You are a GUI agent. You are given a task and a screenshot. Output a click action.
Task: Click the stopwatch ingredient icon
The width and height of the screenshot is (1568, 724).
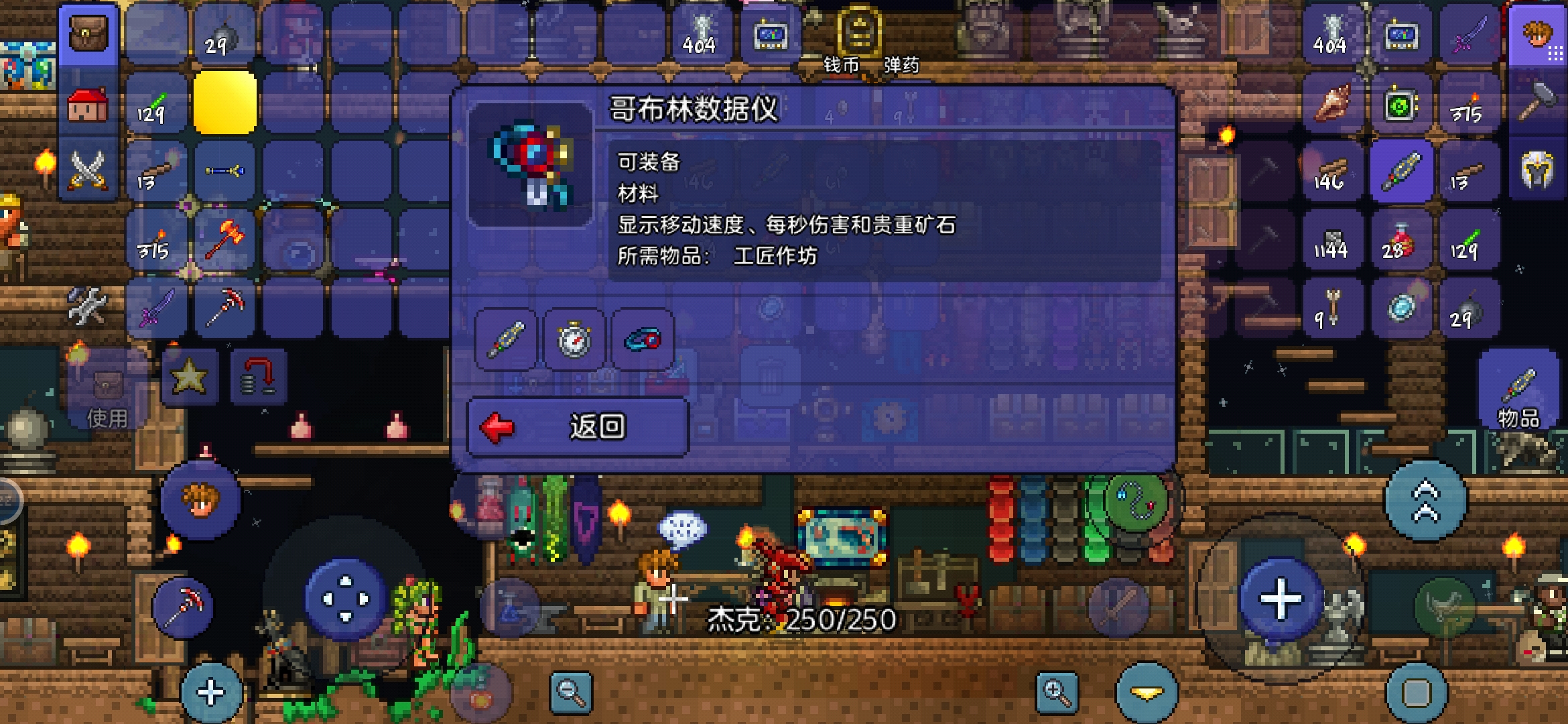[x=575, y=341]
